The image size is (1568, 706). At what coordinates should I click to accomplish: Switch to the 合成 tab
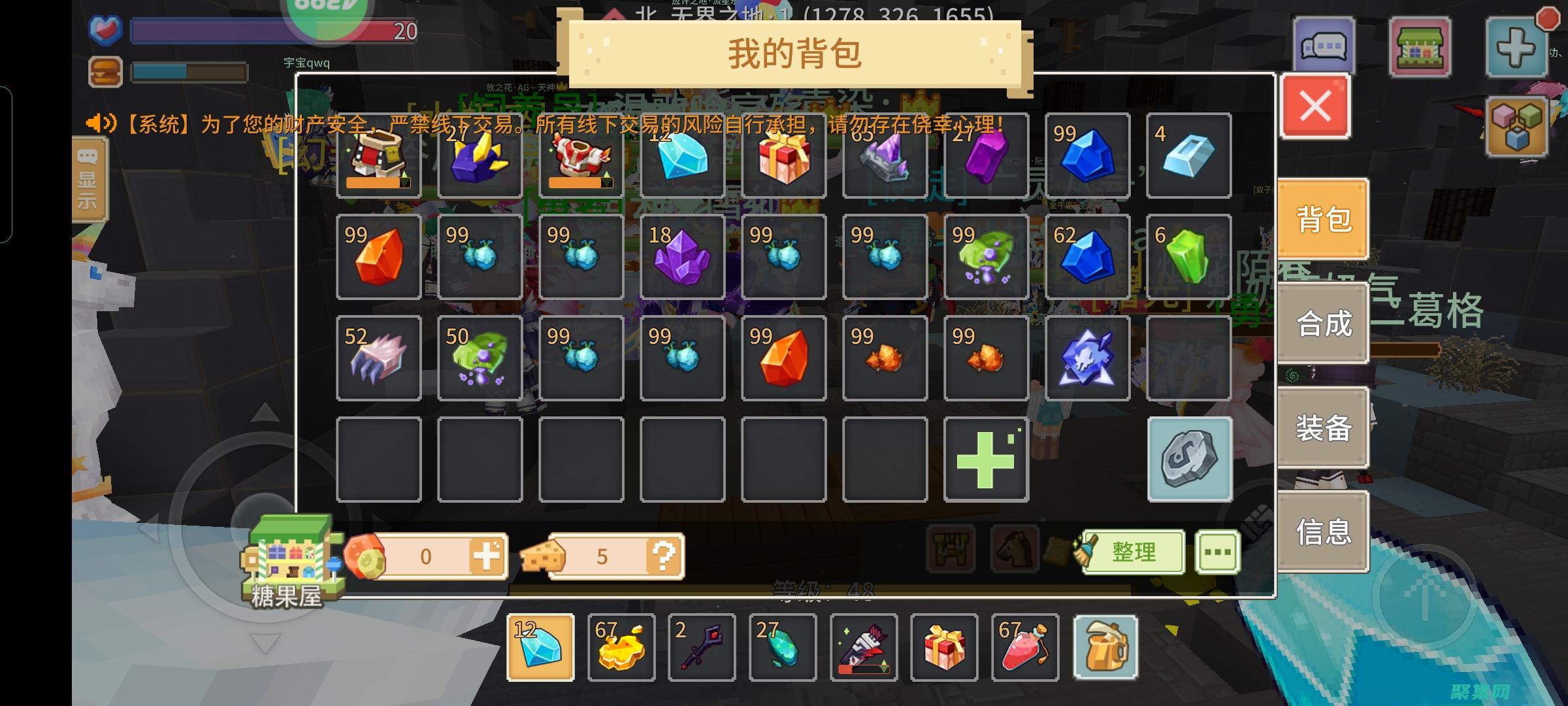(x=1322, y=323)
